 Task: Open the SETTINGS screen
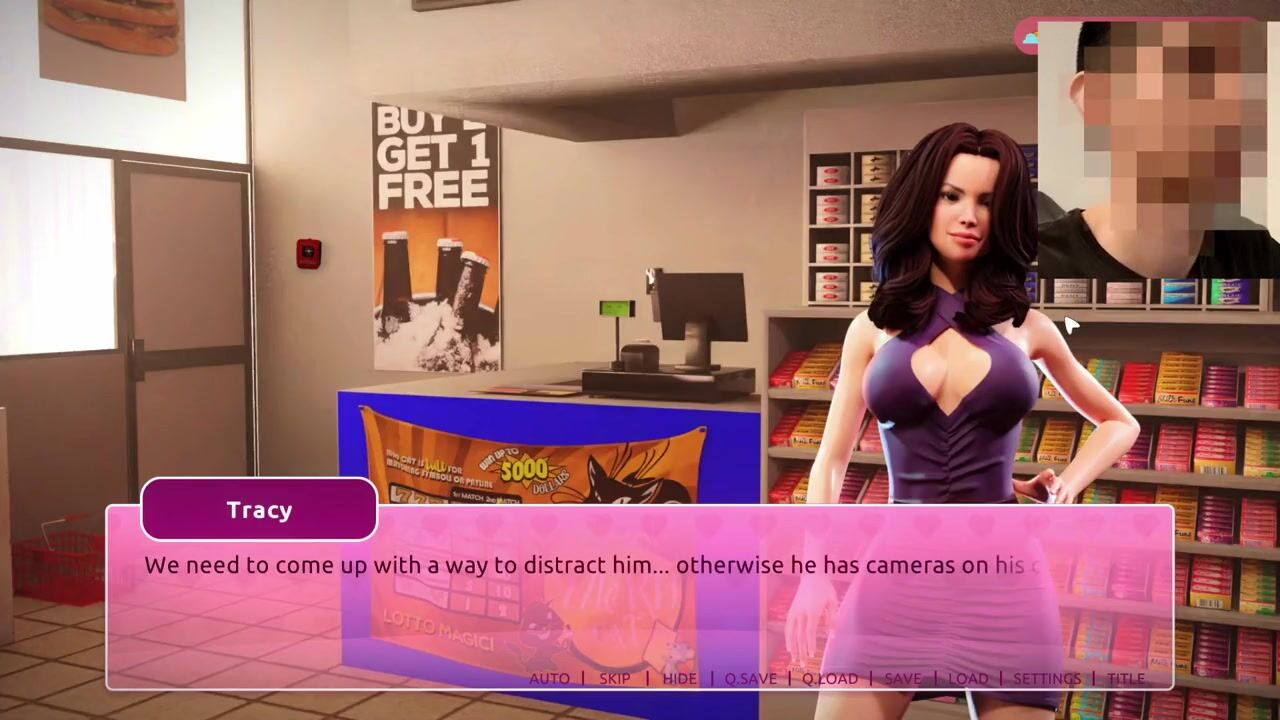click(x=1047, y=678)
